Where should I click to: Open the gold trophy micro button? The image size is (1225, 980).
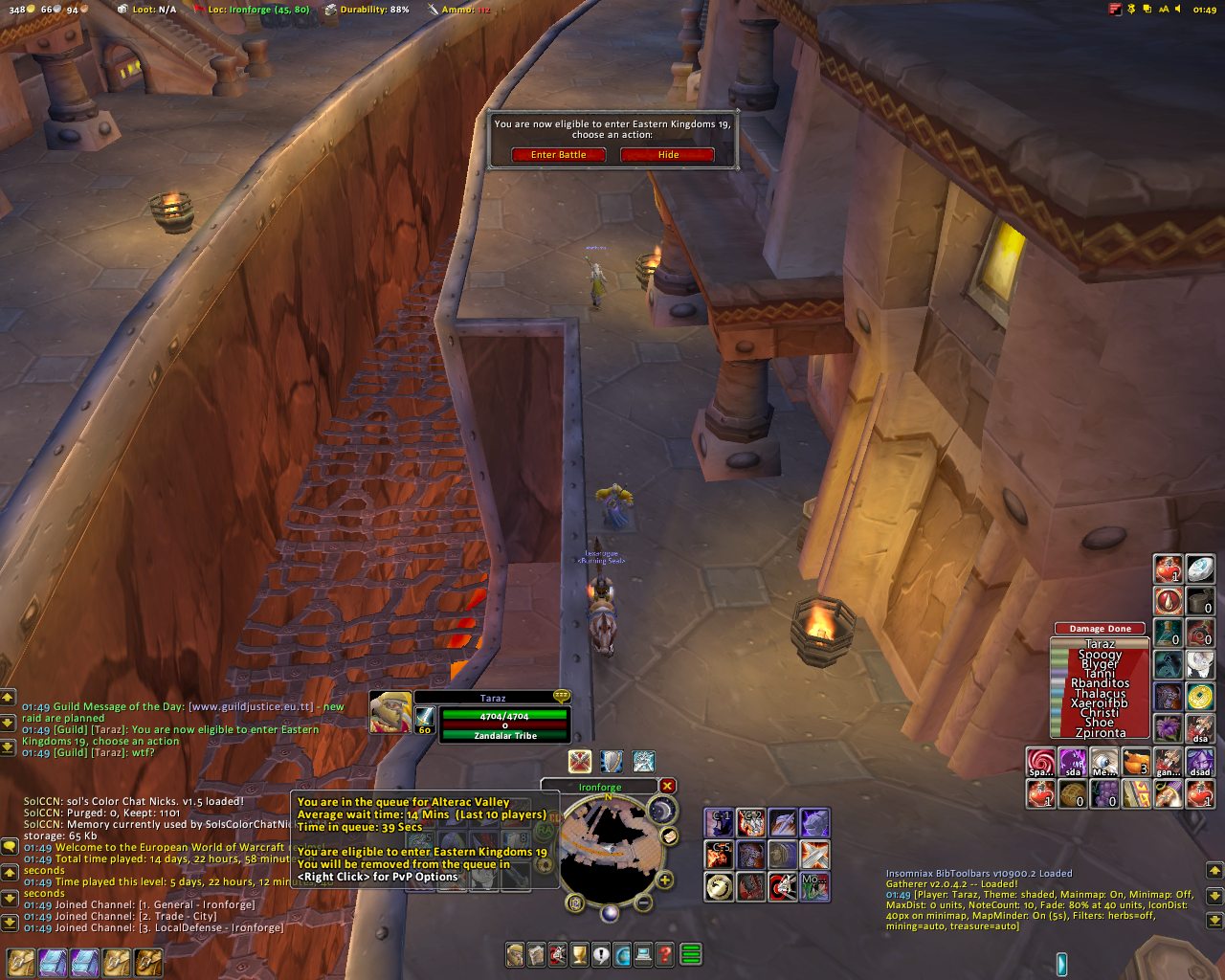pyautogui.click(x=579, y=954)
